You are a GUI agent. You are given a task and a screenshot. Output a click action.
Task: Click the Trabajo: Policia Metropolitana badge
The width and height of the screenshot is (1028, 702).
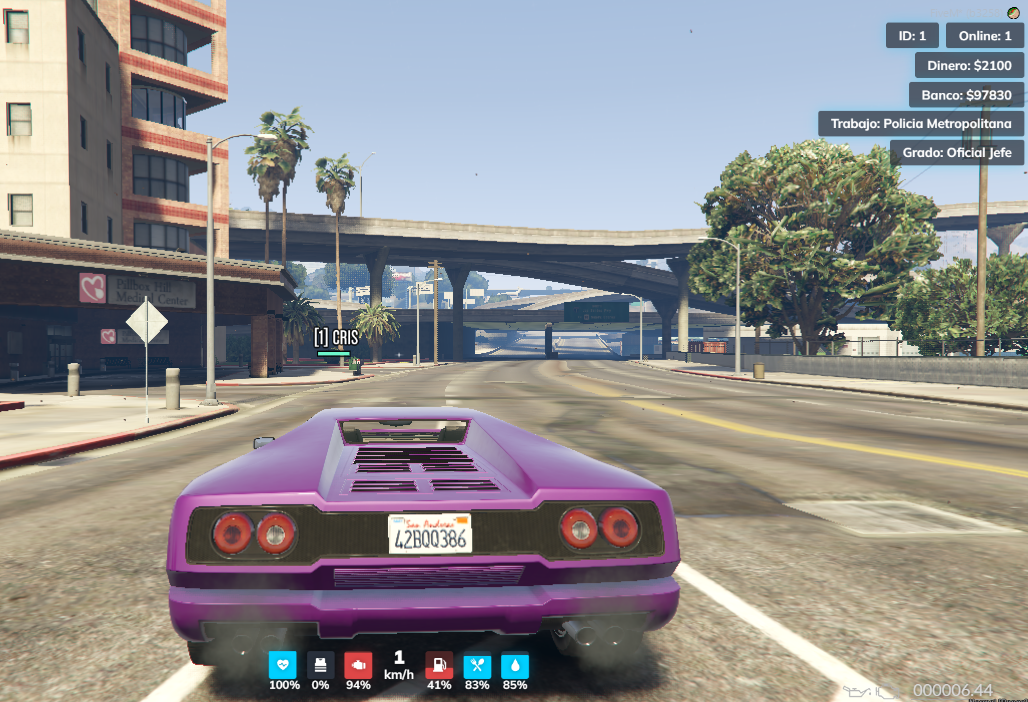[x=921, y=124]
